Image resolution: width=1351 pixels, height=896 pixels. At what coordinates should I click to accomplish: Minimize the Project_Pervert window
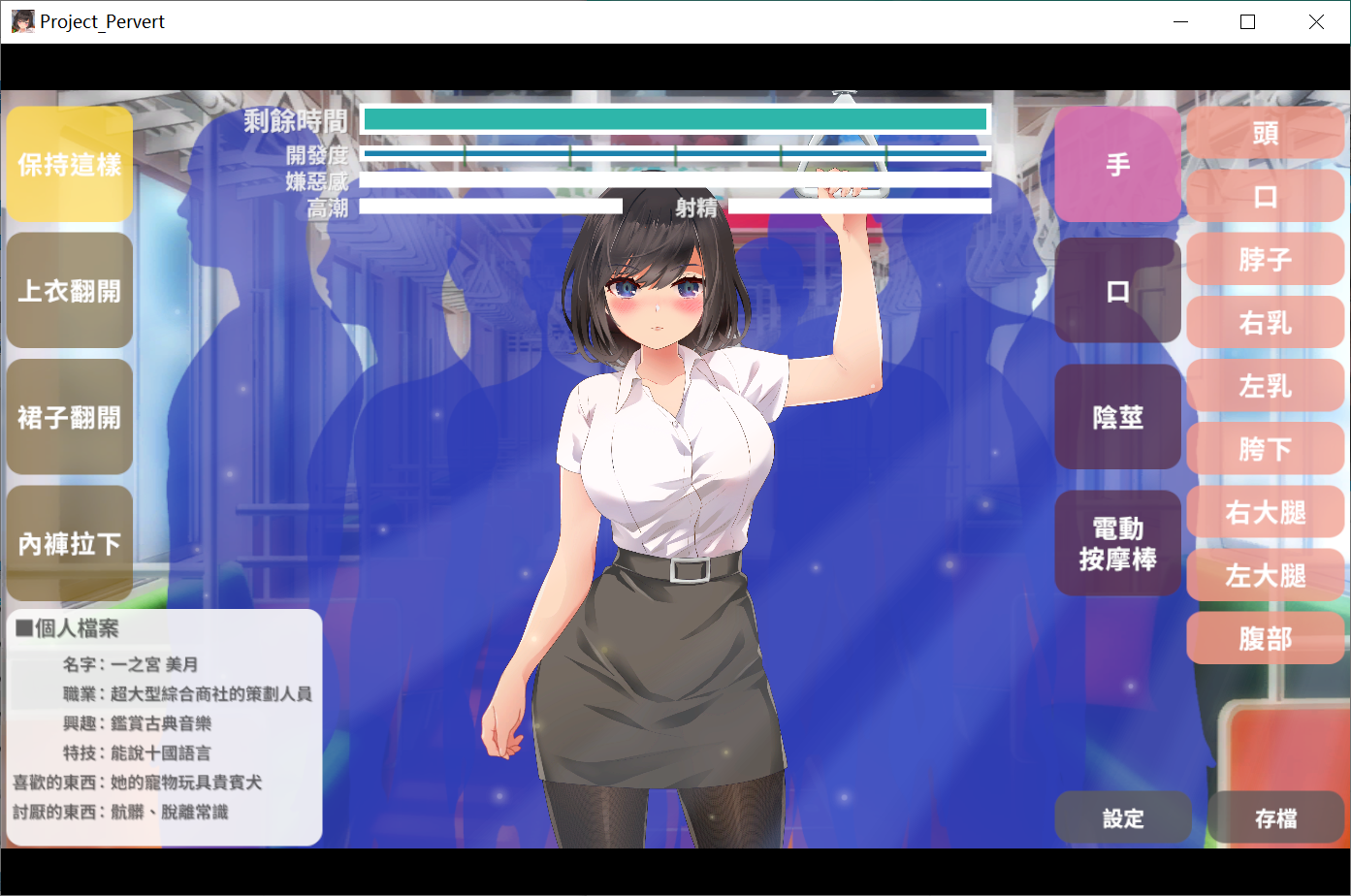pyautogui.click(x=1180, y=21)
